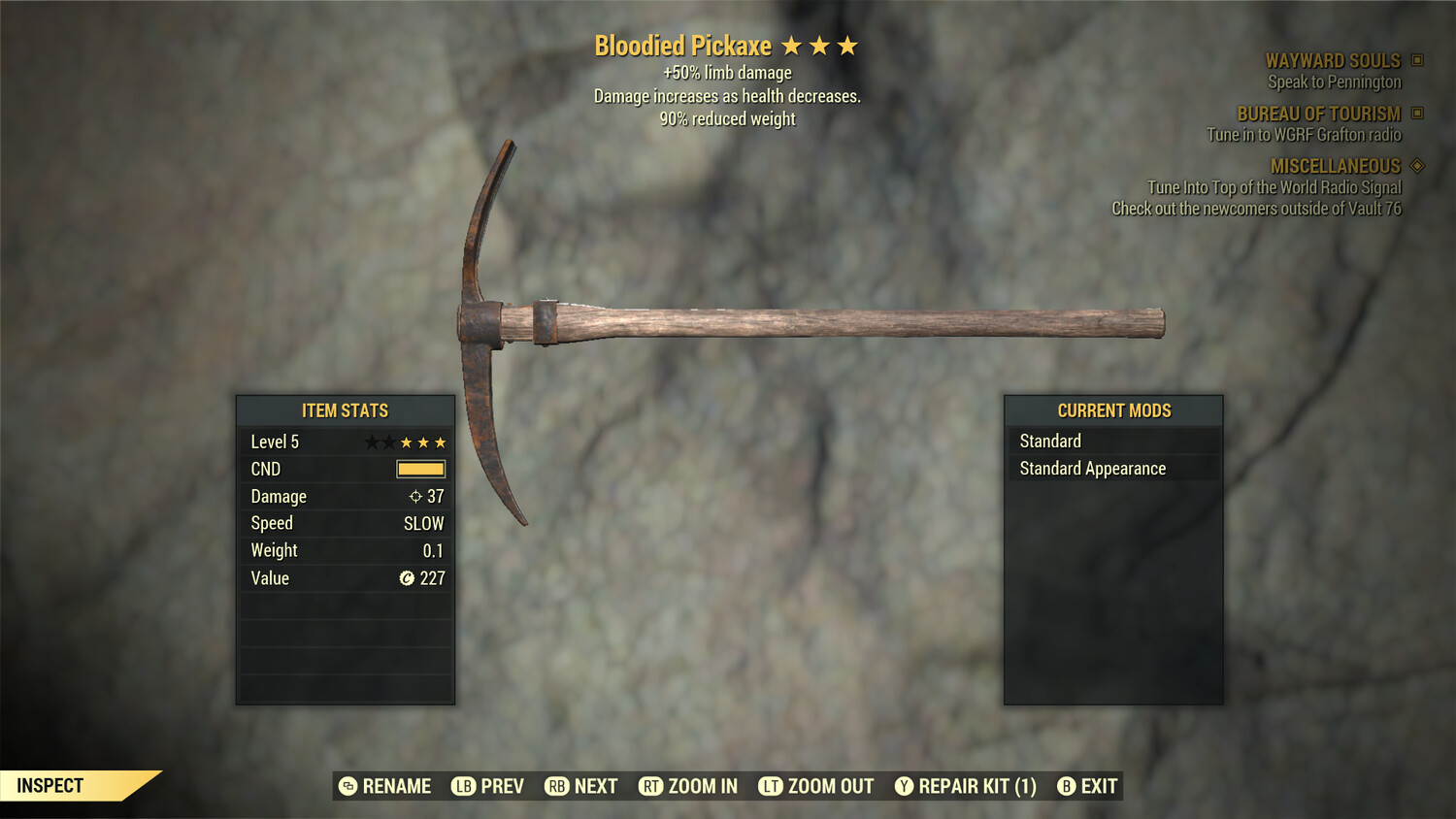
Task: Click the Miscellaneous quest tracker heading
Action: pyautogui.click(x=1335, y=166)
